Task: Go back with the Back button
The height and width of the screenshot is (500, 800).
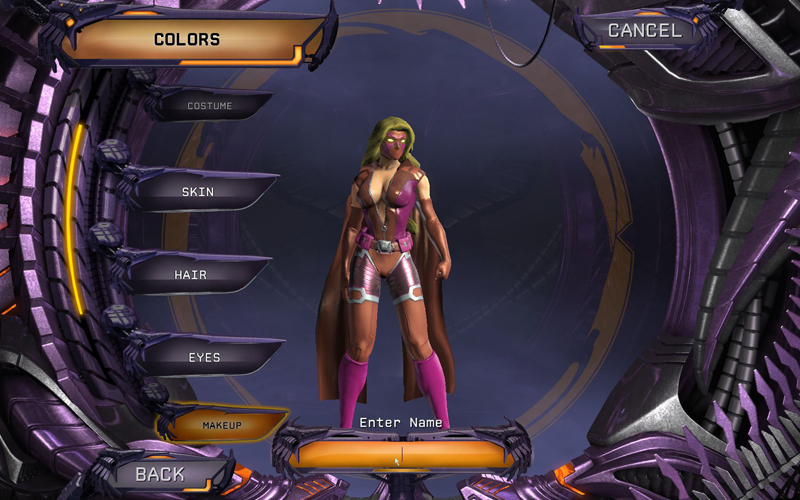Action: [x=160, y=473]
